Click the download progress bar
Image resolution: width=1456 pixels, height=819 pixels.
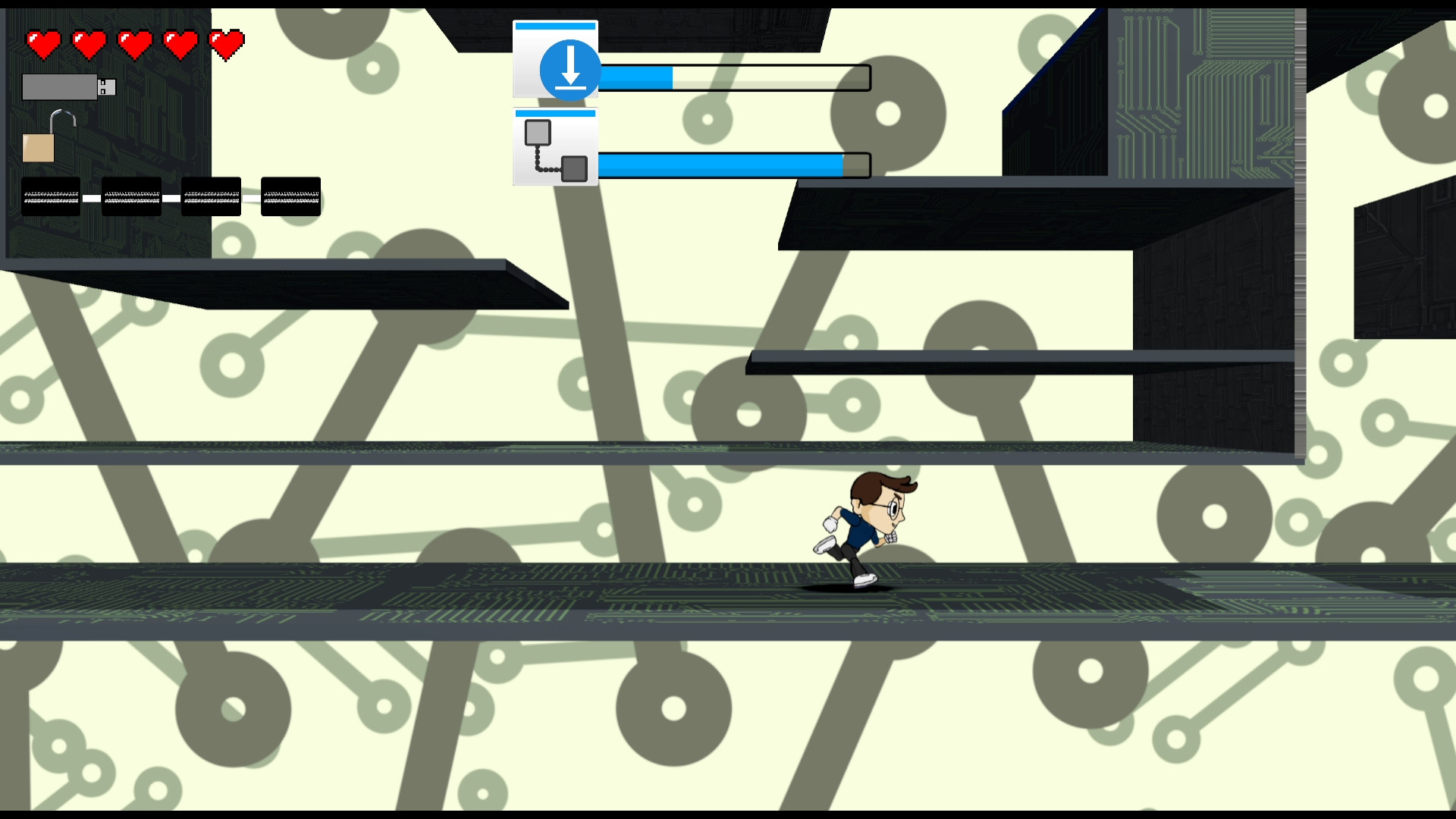[x=736, y=77]
